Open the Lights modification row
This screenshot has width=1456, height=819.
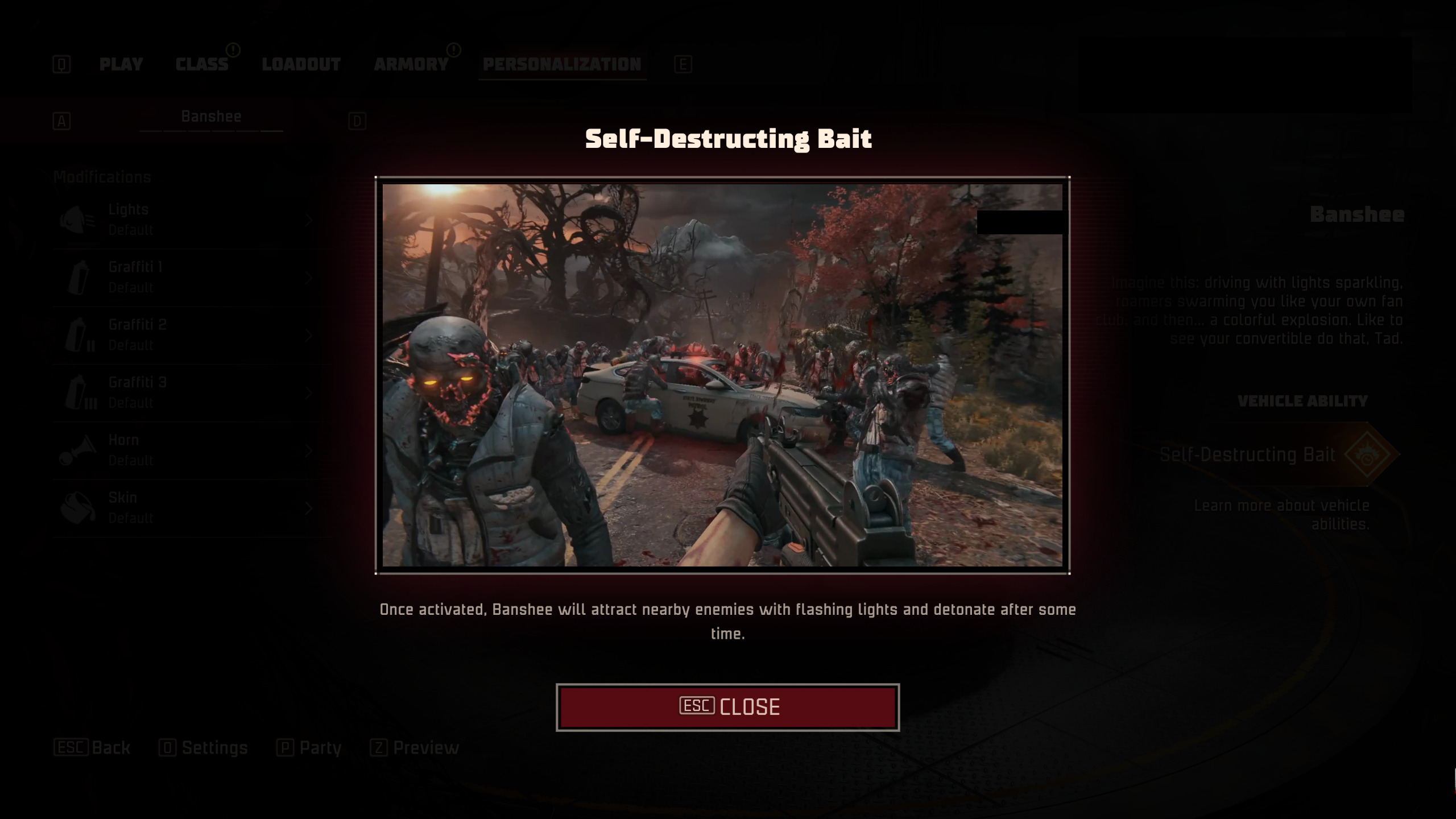click(x=188, y=220)
